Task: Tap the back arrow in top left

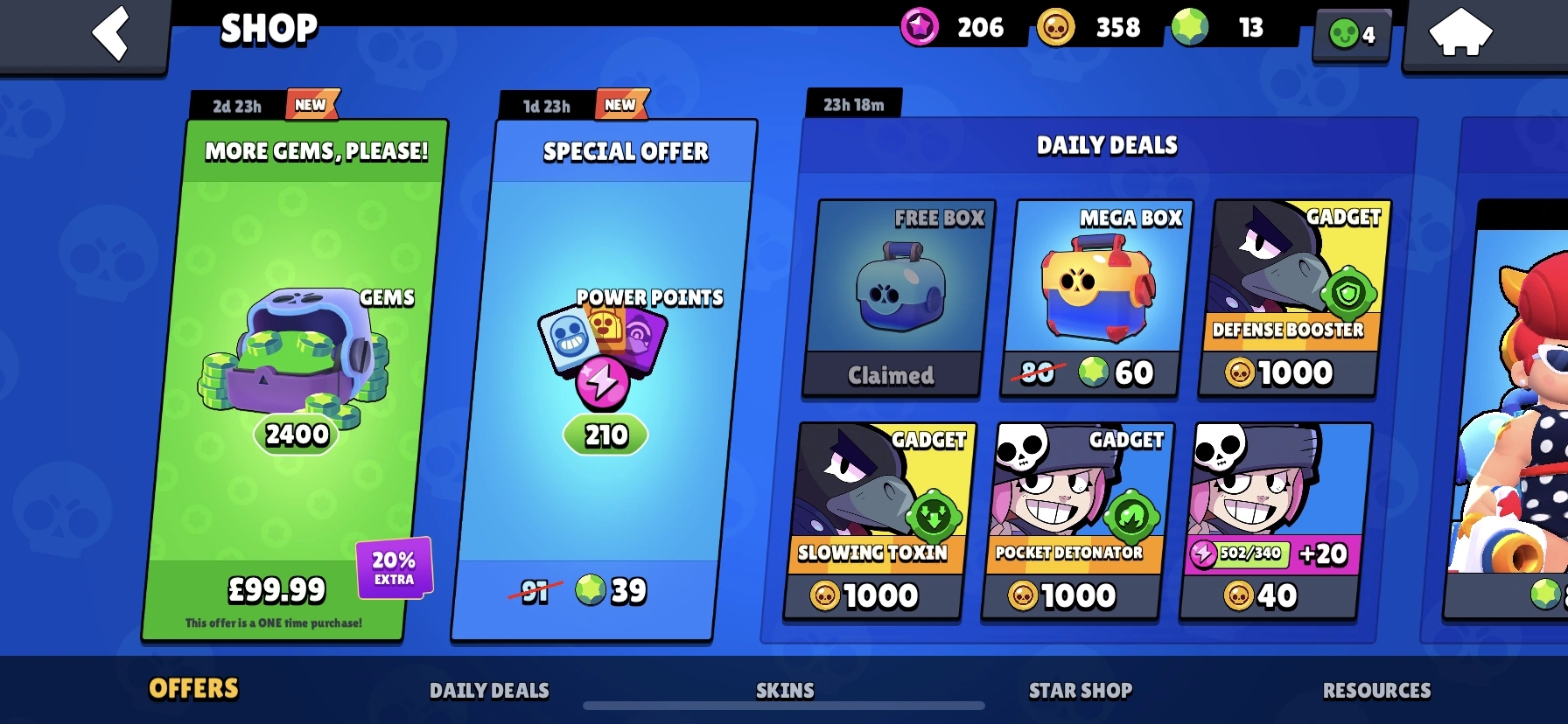Action: tap(110, 33)
